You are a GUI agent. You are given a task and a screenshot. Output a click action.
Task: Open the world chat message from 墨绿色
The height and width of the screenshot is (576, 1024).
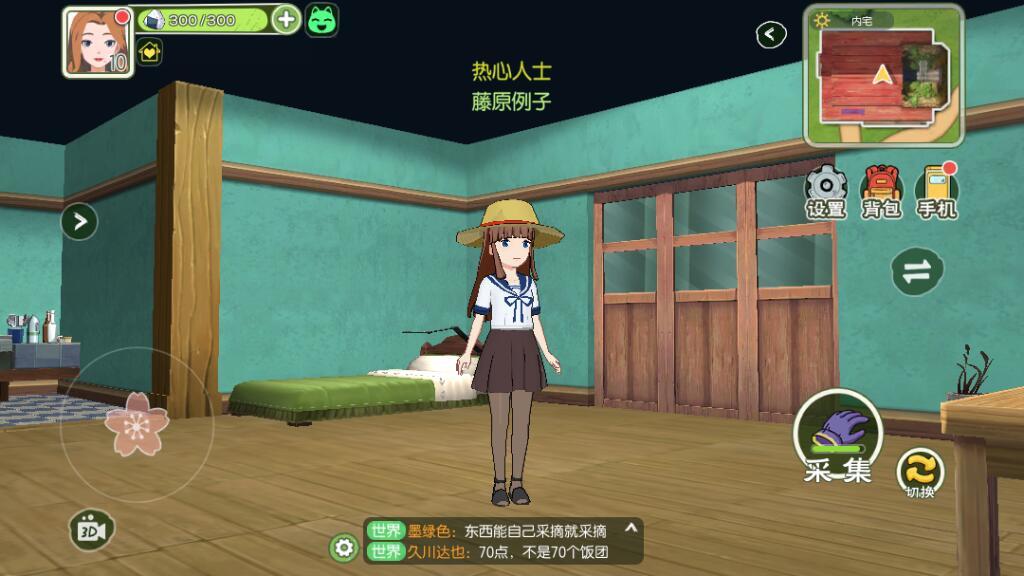point(500,531)
